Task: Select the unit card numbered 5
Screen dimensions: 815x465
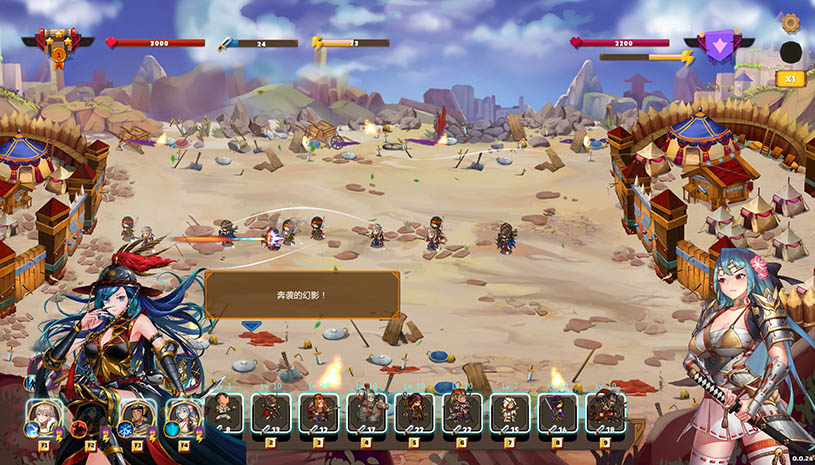Action: click(x=414, y=413)
